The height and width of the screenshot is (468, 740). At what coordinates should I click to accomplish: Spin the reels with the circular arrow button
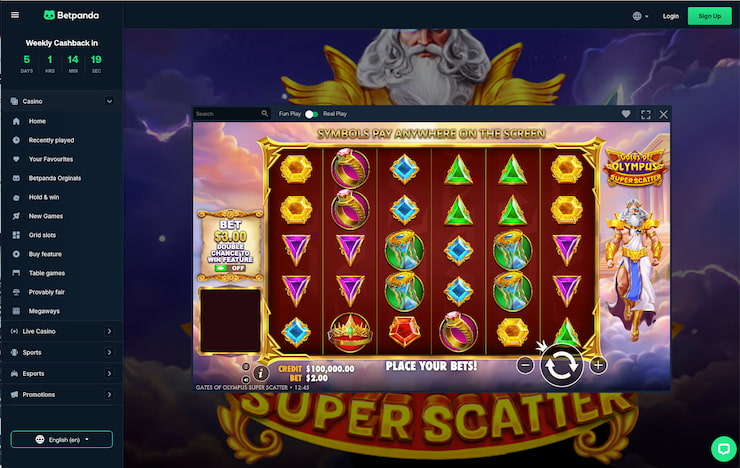[561, 365]
